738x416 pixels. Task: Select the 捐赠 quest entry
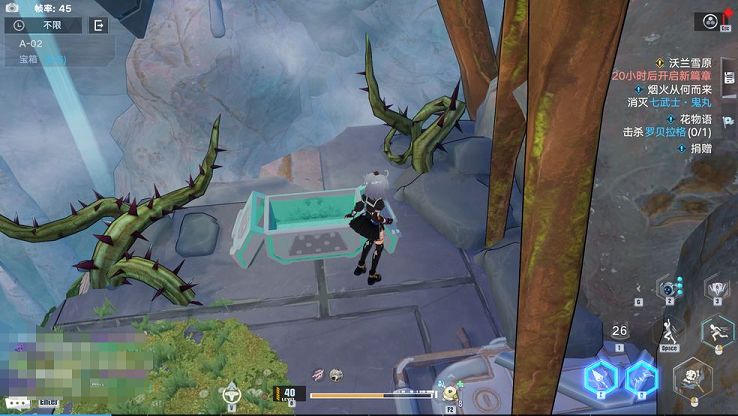point(698,147)
